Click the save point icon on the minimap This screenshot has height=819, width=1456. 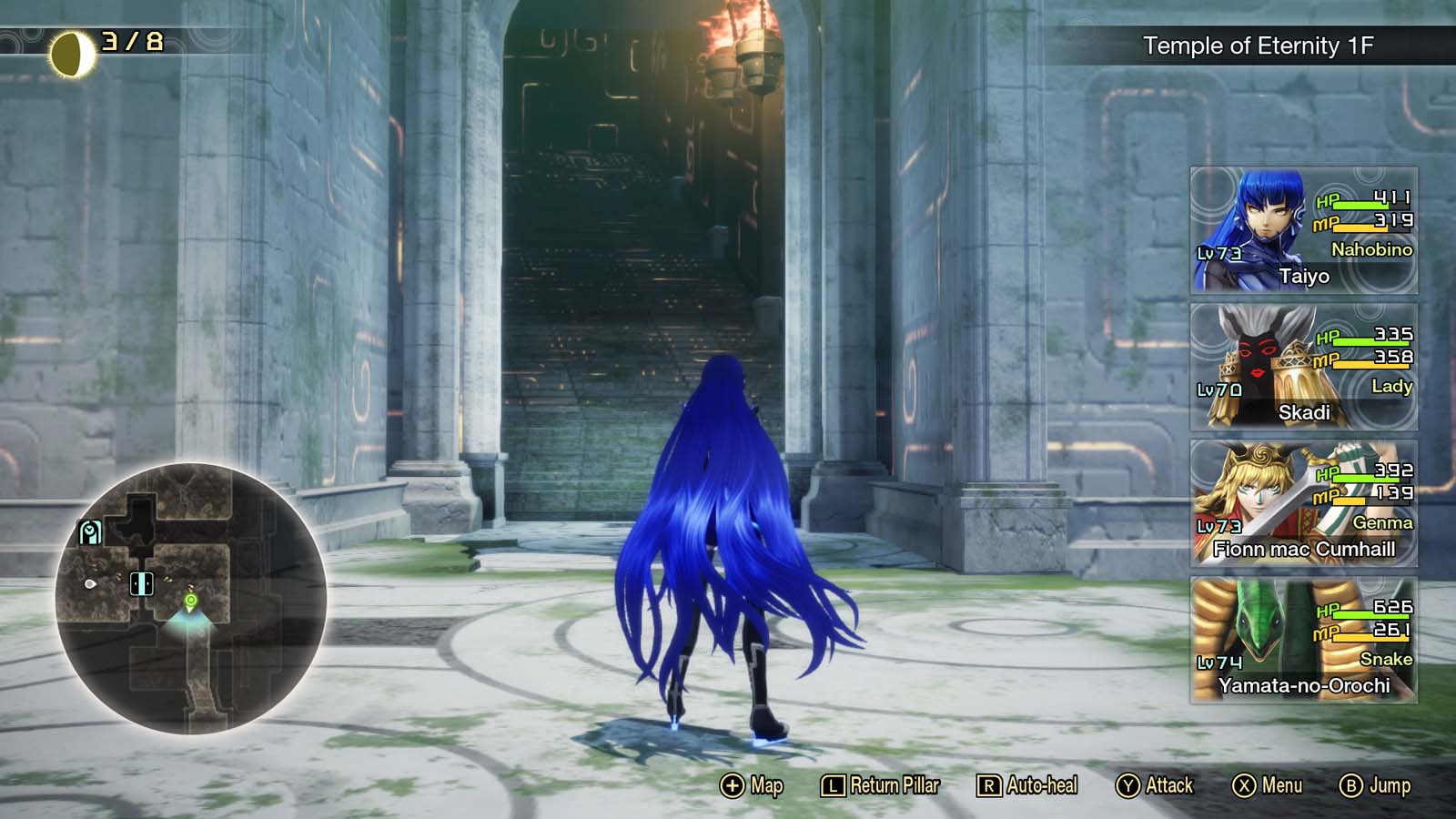pyautogui.click(x=89, y=531)
